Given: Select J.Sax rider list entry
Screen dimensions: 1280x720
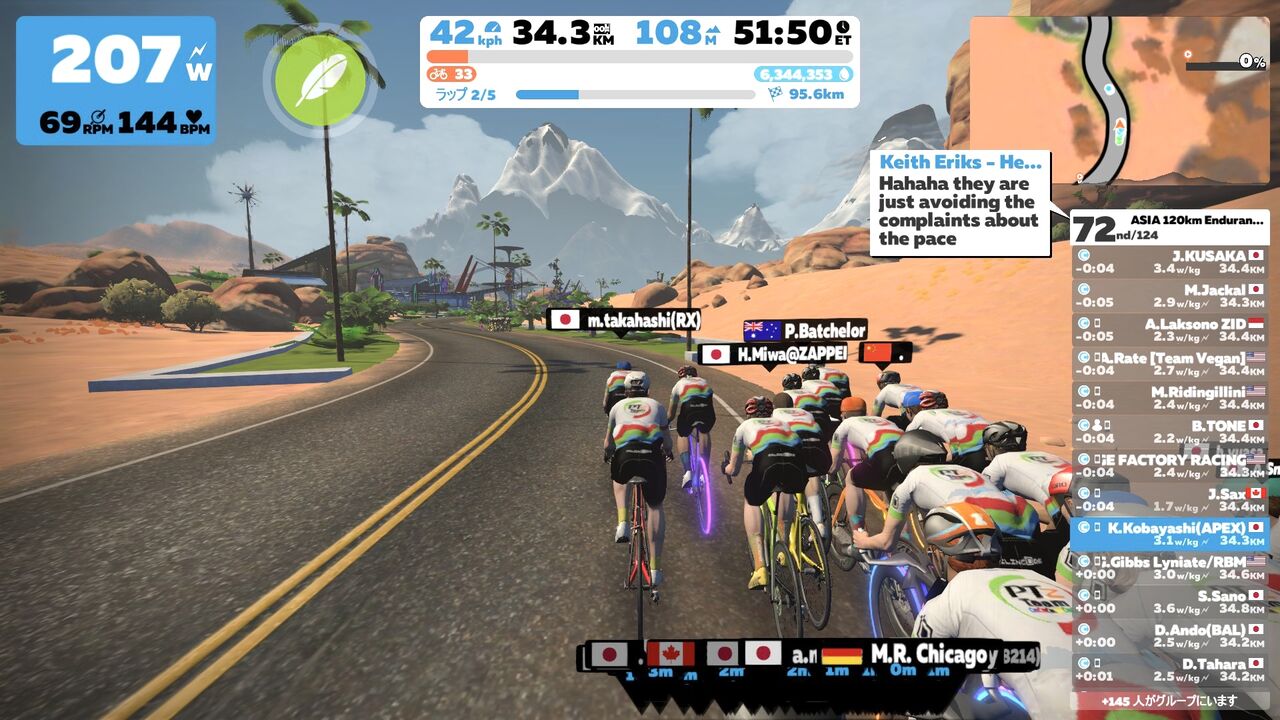Looking at the screenshot, I should (x=1170, y=500).
